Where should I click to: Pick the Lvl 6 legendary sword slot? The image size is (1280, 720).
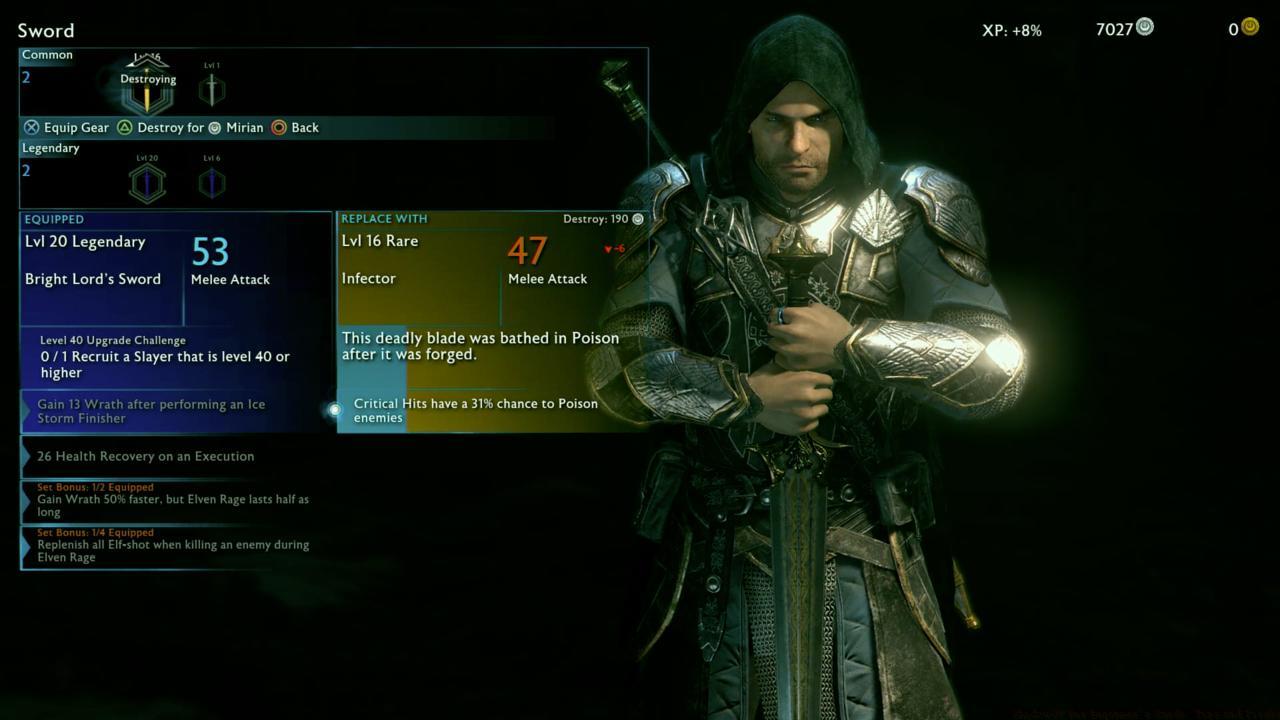click(x=211, y=183)
